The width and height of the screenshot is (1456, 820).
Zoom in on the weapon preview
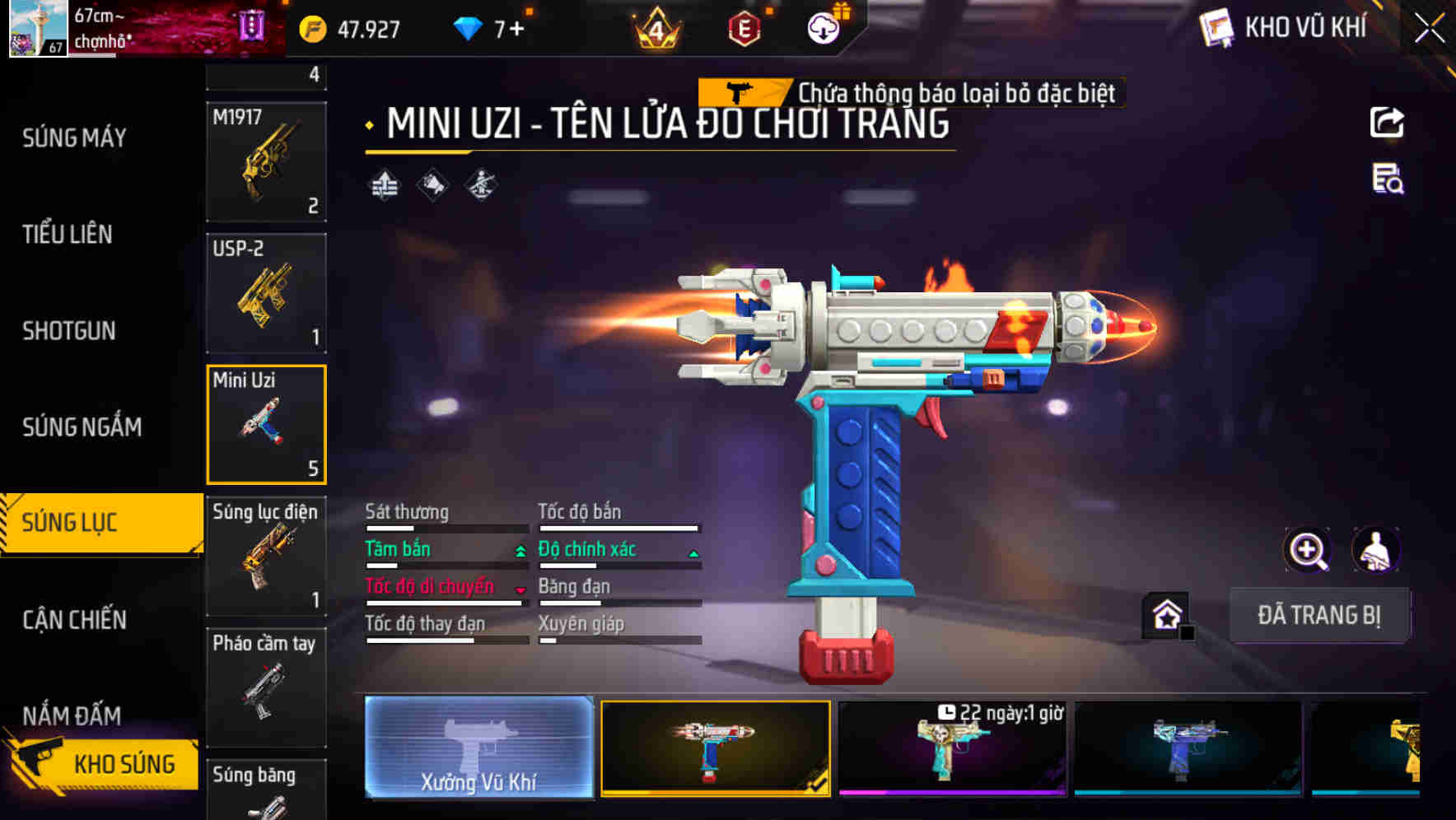tap(1308, 550)
